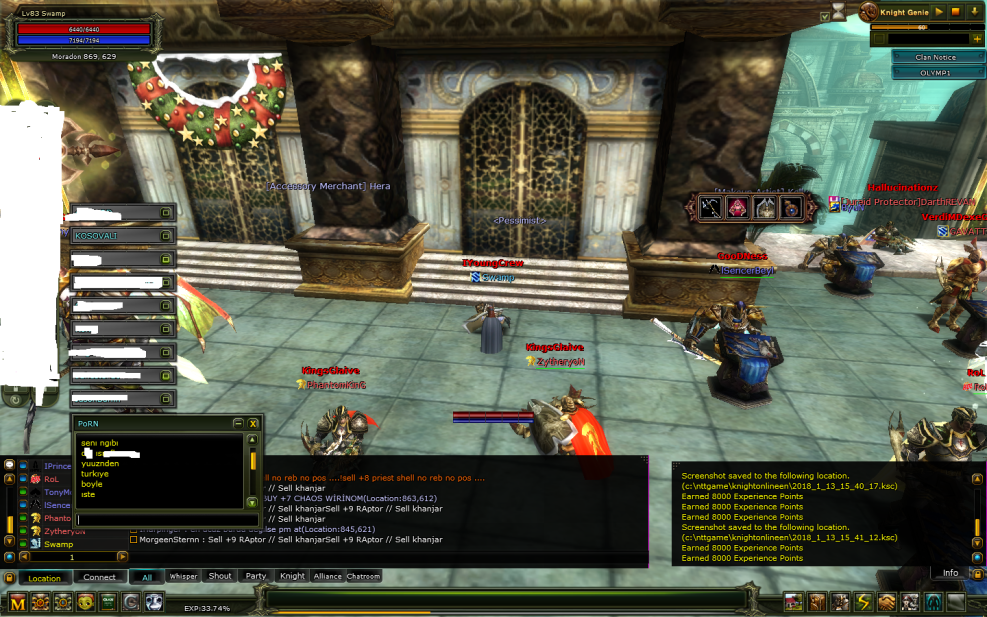This screenshot has height=617, width=987.
Task: Stop the Knight Genie
Action: (956, 12)
